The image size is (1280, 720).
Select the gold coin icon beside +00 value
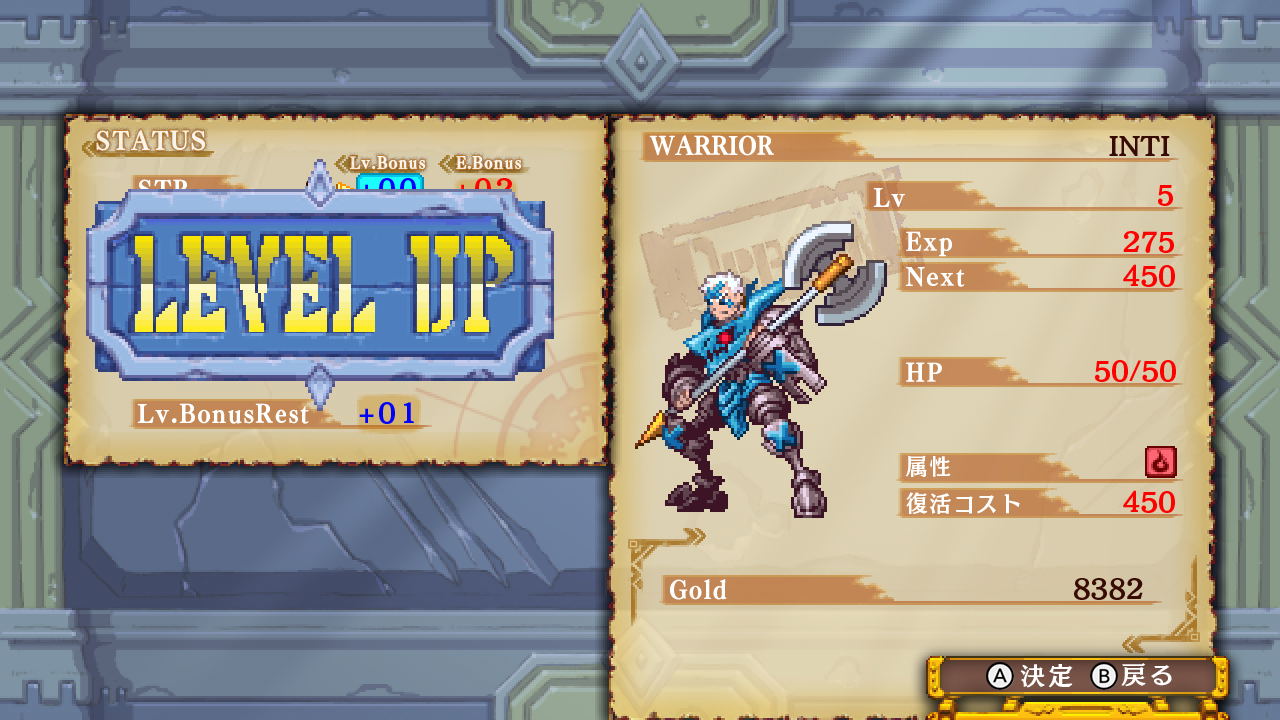pos(341,187)
